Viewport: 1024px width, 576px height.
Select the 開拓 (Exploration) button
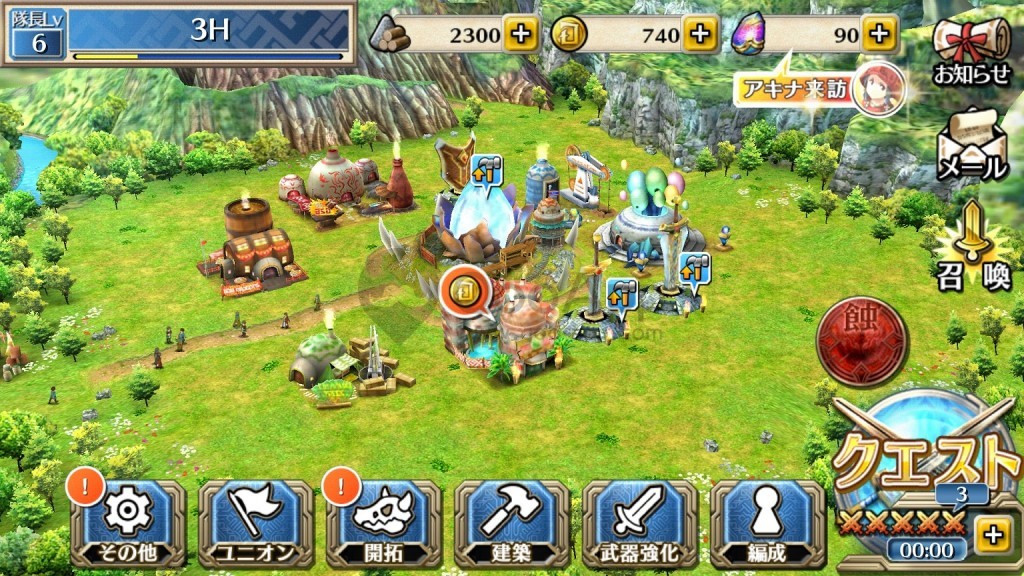click(383, 523)
